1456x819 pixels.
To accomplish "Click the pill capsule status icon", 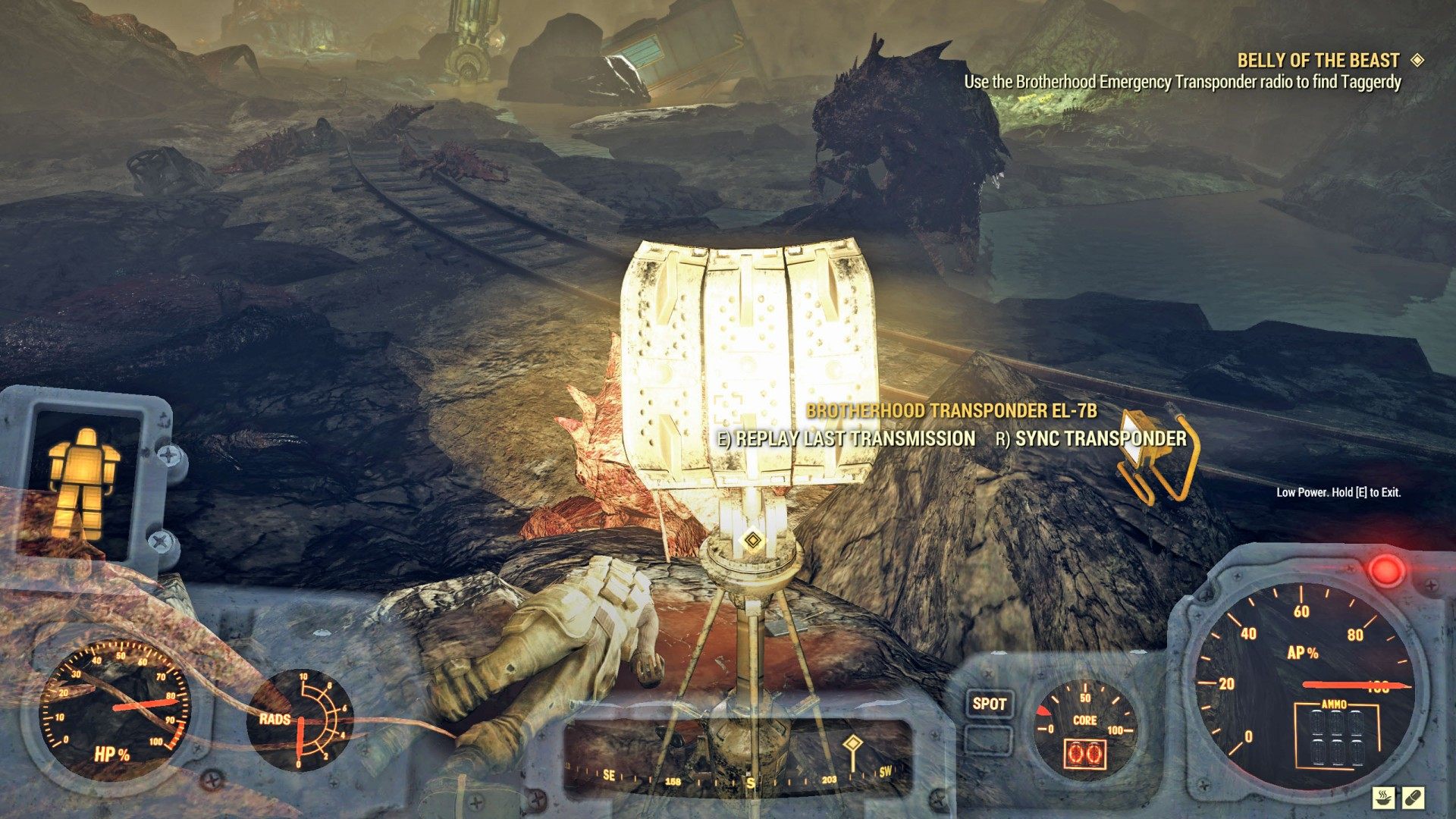I will tap(1414, 797).
